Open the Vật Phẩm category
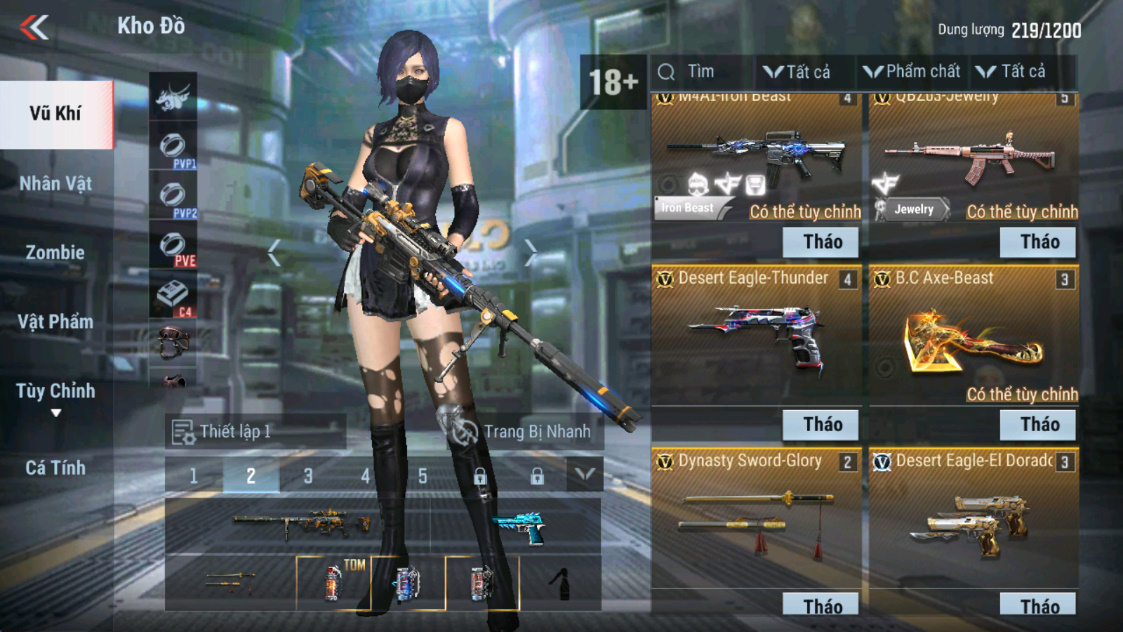Image resolution: width=1123 pixels, height=632 pixels. click(x=55, y=321)
